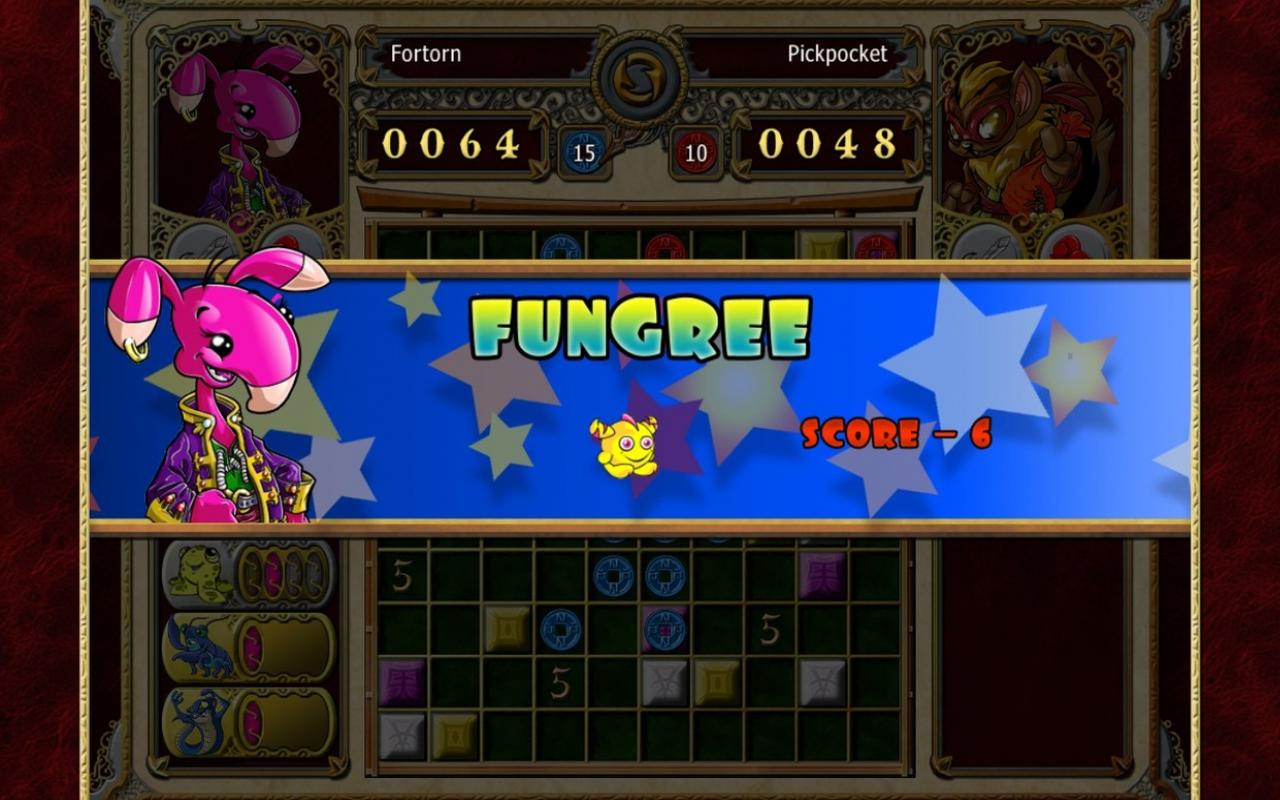Screen dimensions: 1280x800
Task: Toggle the serpent ability charge slot
Action: click(x=254, y=720)
